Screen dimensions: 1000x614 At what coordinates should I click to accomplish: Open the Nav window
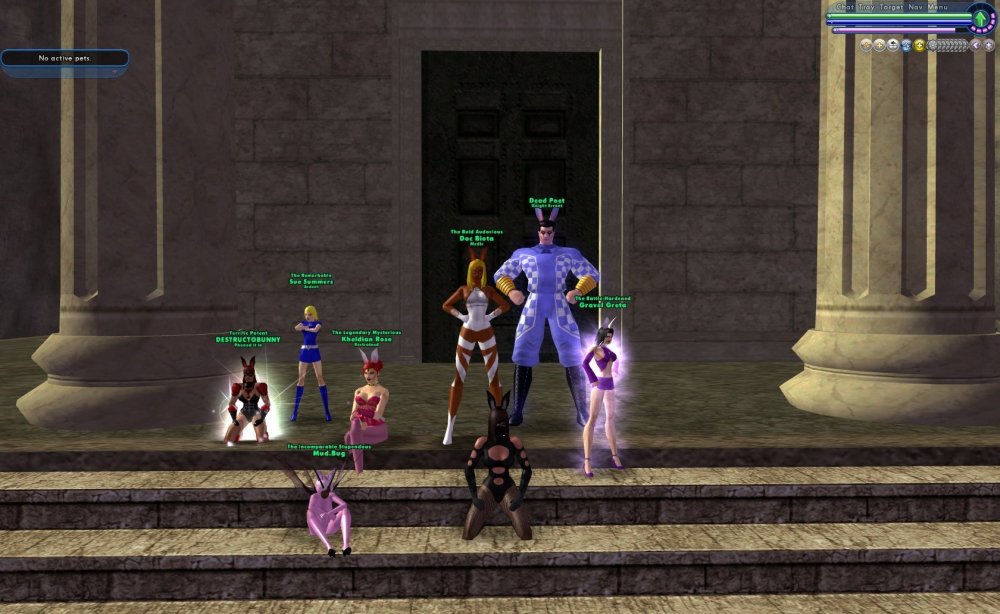point(916,7)
